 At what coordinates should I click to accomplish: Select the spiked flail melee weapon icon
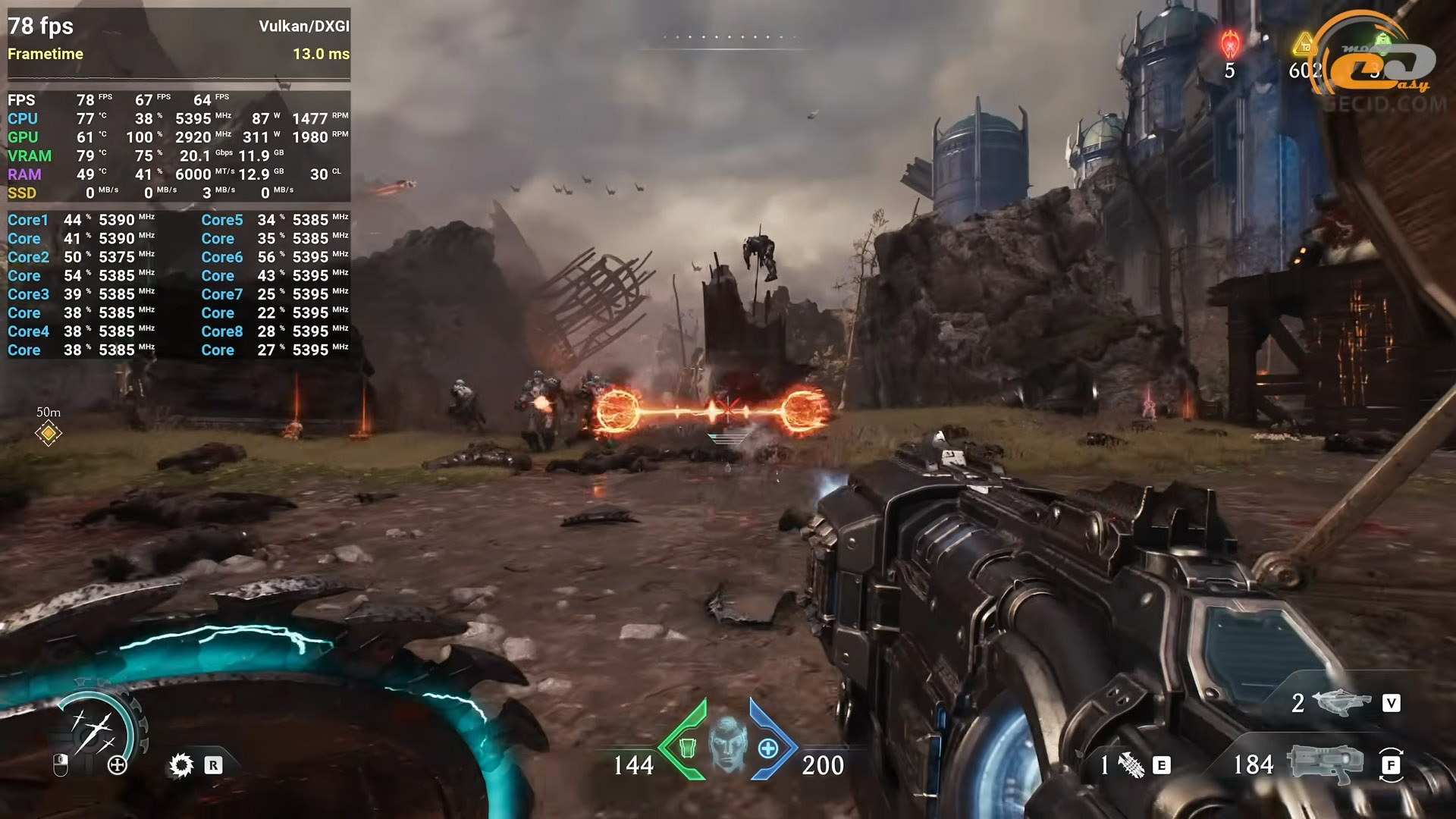(1130, 766)
